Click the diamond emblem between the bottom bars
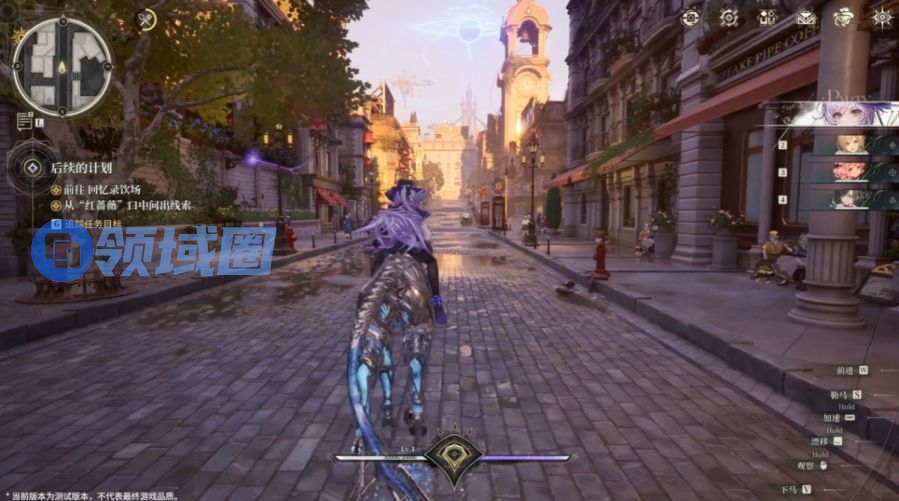 tap(454, 457)
